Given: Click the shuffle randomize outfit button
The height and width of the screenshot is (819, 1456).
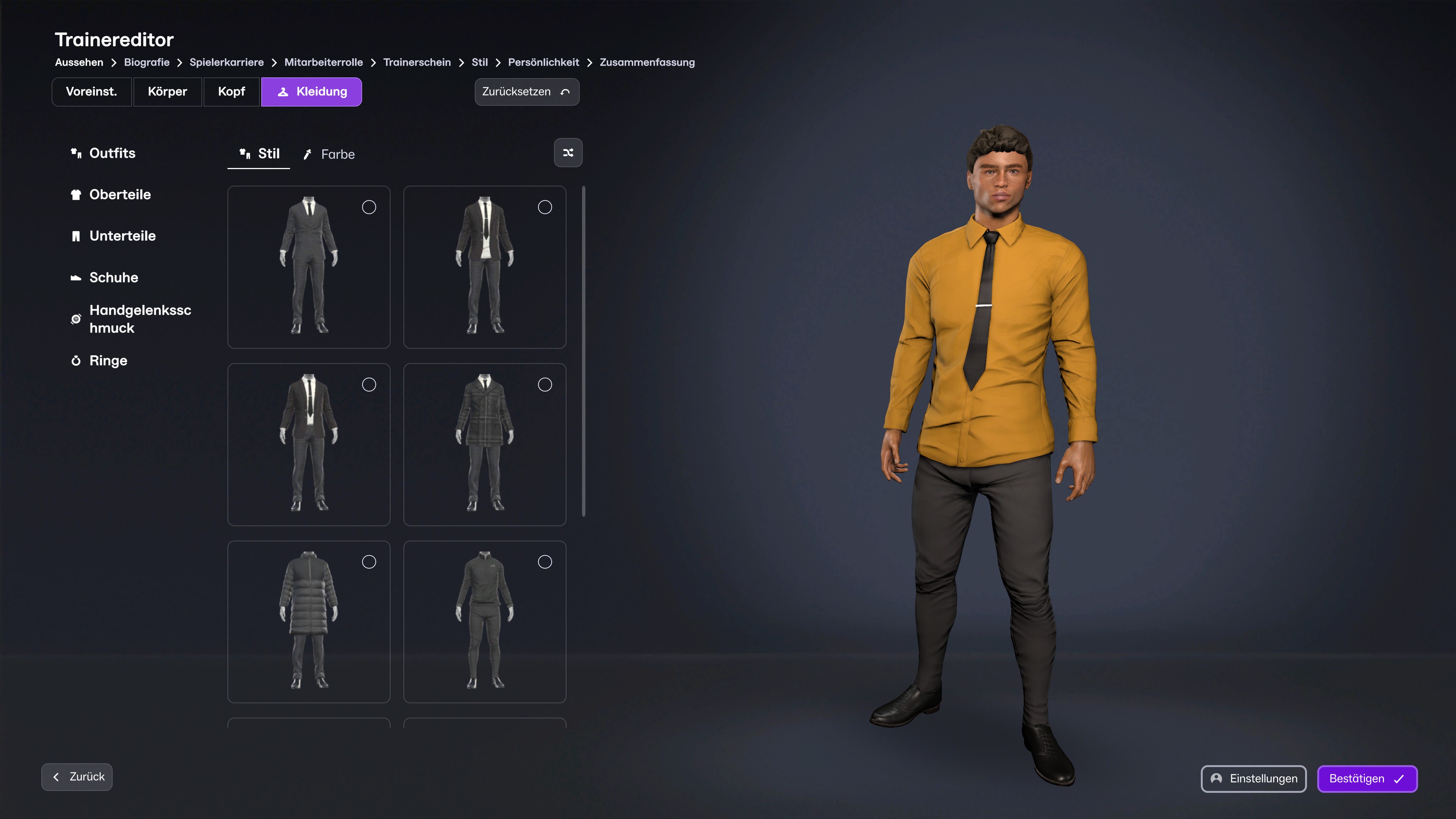Looking at the screenshot, I should (568, 152).
